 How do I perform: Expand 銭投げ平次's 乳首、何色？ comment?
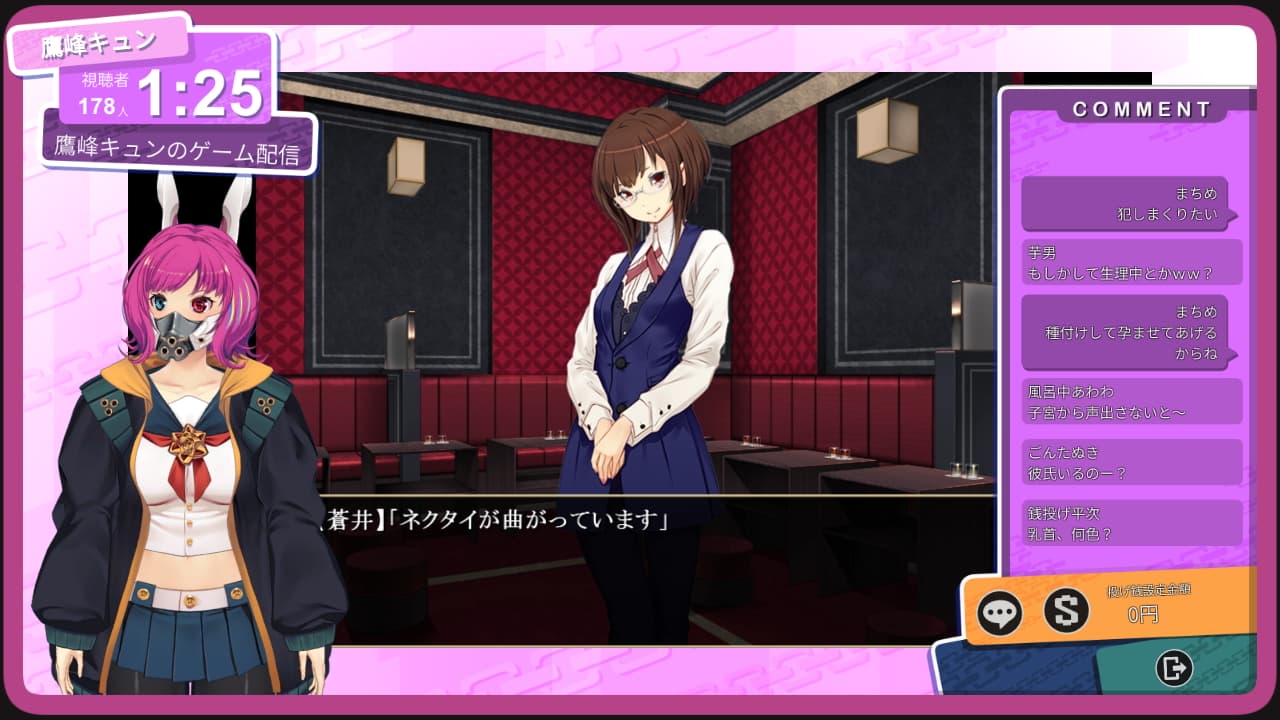pos(1131,521)
